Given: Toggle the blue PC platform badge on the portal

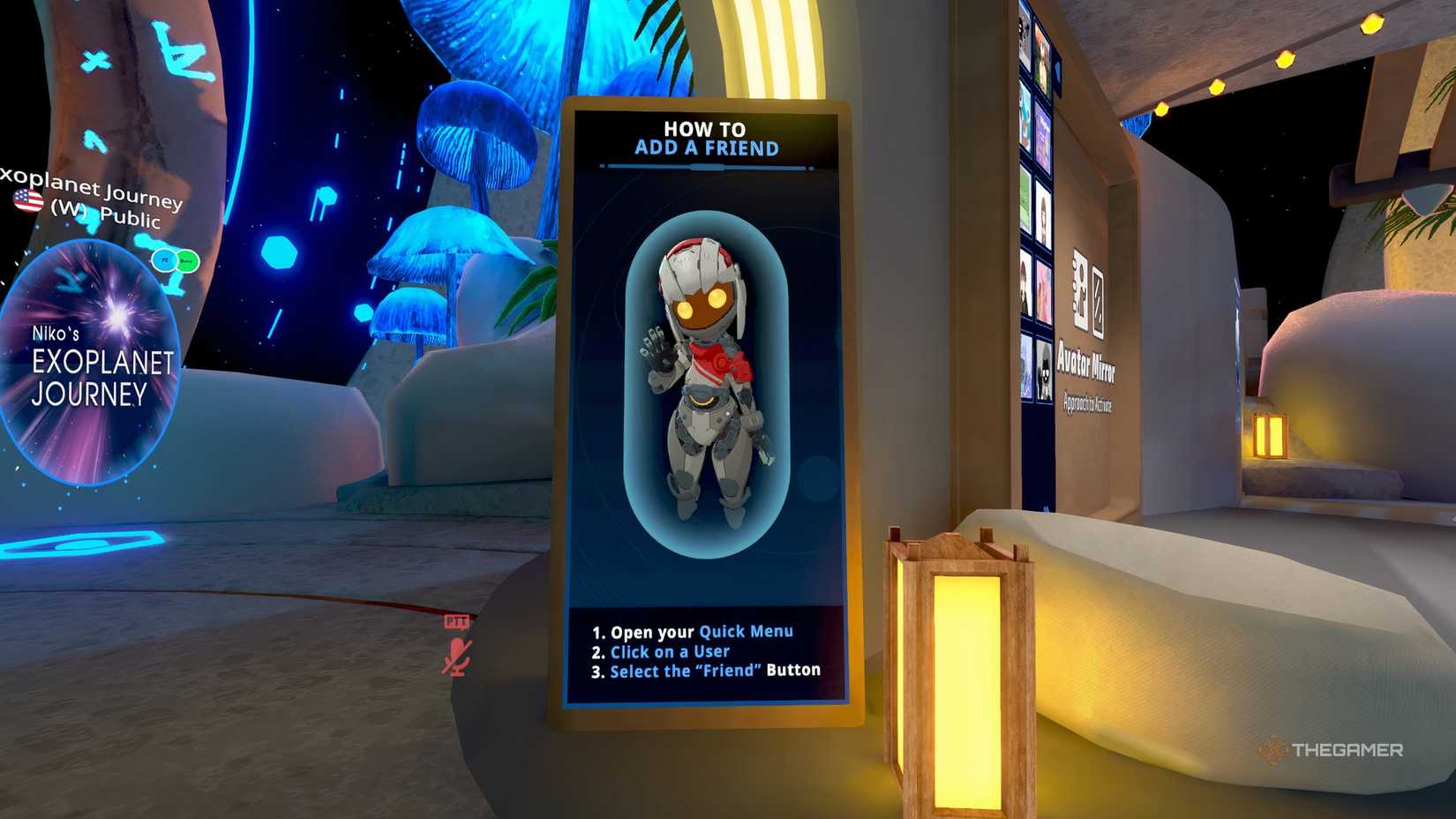Looking at the screenshot, I should coord(164,260).
